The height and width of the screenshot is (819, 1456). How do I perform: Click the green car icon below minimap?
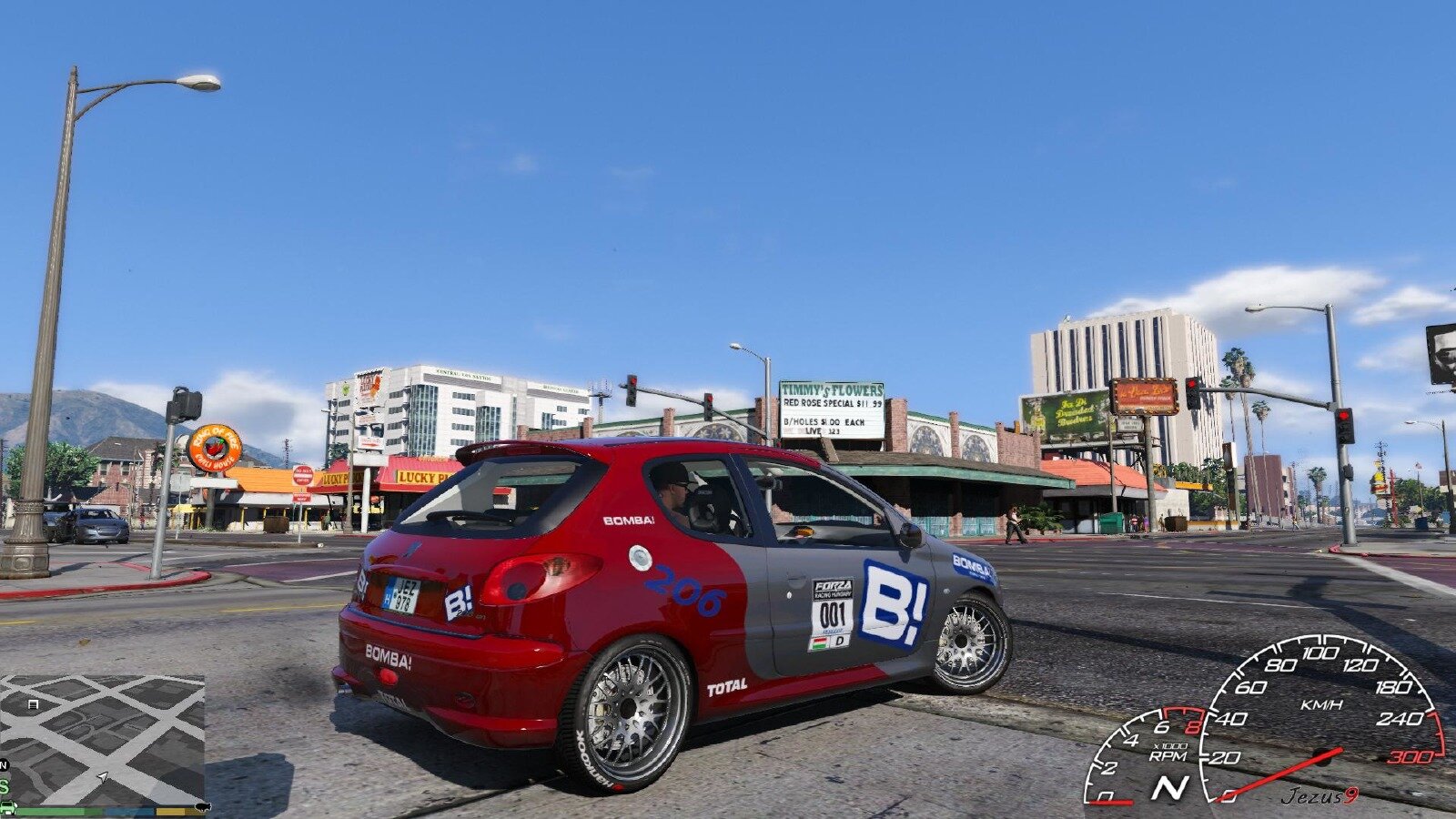pos(7,807)
